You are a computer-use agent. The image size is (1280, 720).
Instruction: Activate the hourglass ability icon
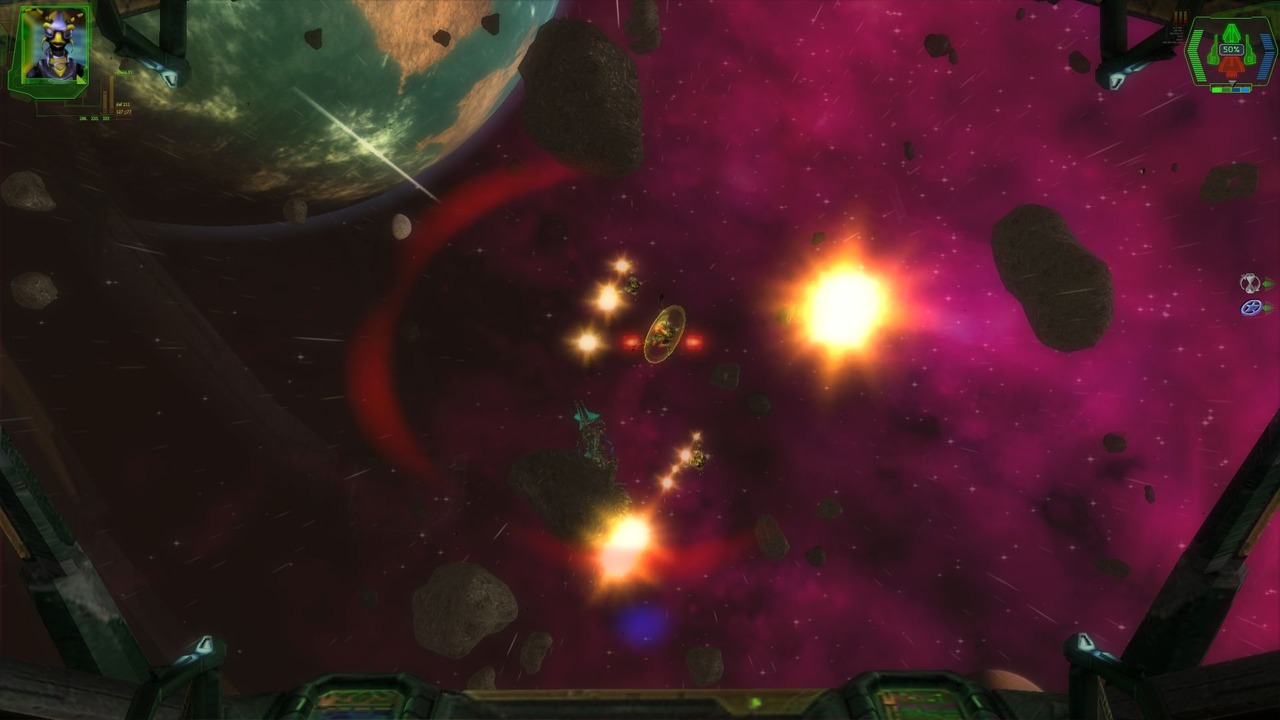(1250, 284)
